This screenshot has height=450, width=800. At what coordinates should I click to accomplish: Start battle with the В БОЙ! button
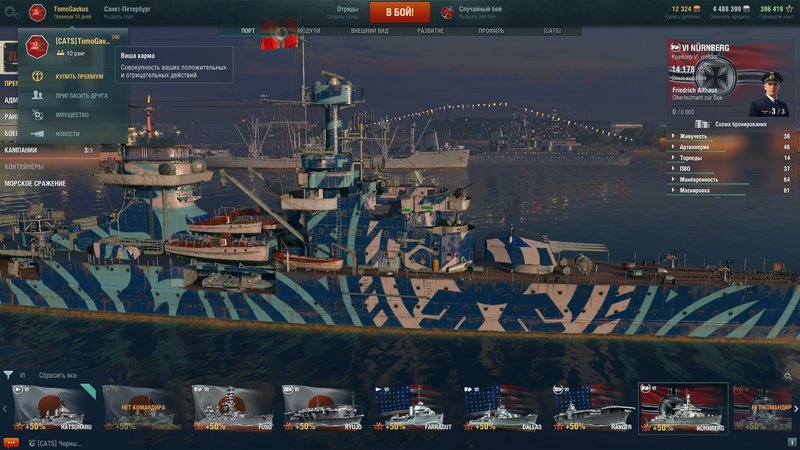point(399,12)
